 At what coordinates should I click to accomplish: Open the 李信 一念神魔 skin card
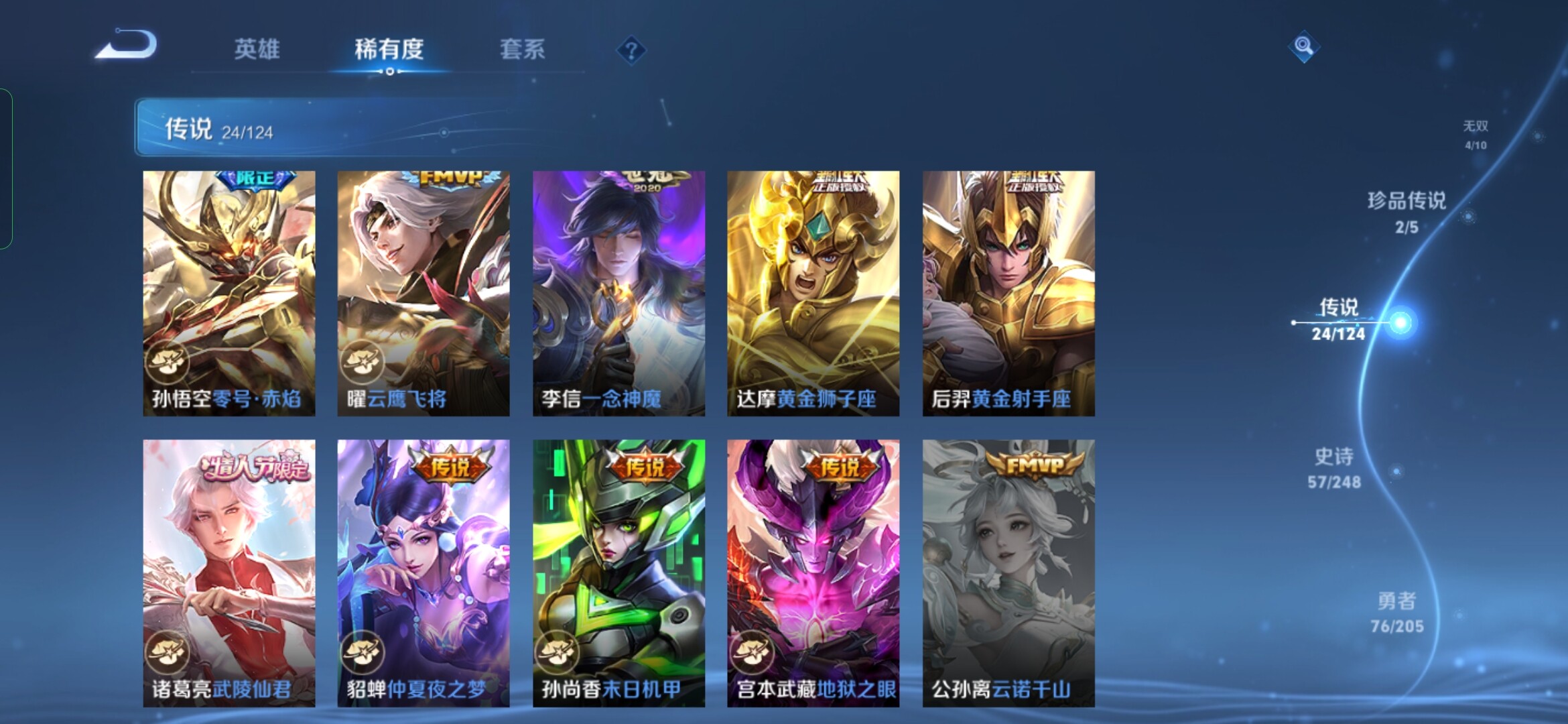618,293
